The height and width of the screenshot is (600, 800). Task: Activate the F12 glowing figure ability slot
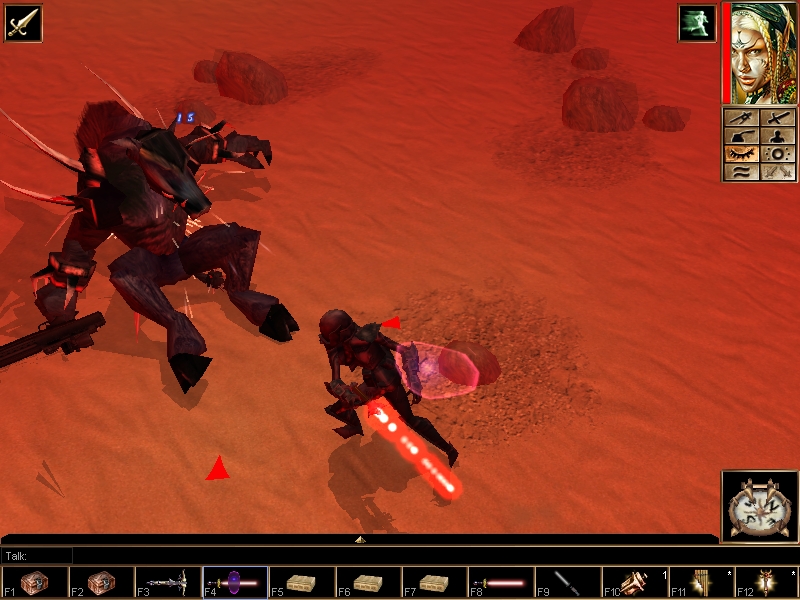tap(767, 583)
